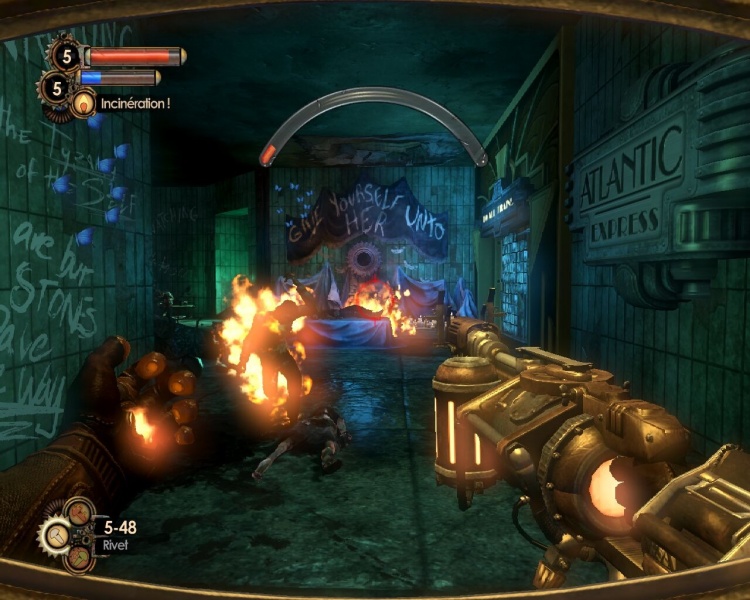Select the Incinération plasmid flame icon
Image resolution: width=750 pixels, height=600 pixels.
coord(83,102)
